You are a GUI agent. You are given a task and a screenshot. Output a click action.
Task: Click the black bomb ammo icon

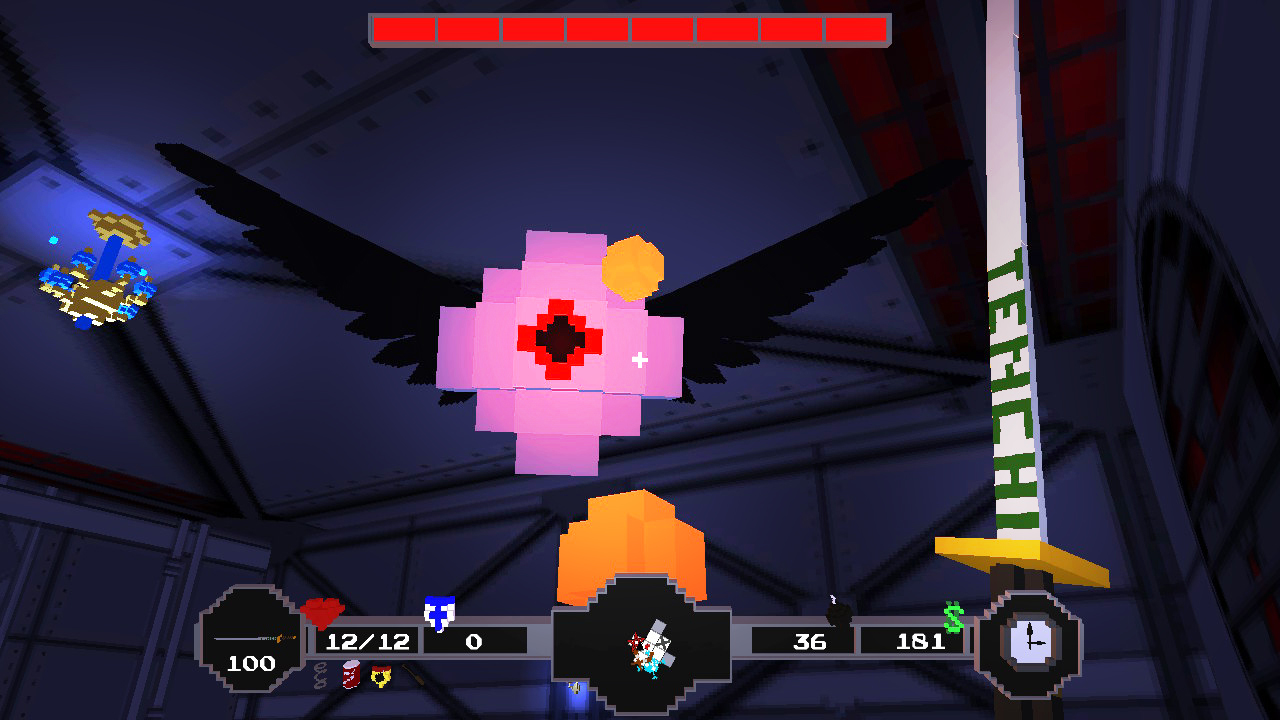click(840, 614)
